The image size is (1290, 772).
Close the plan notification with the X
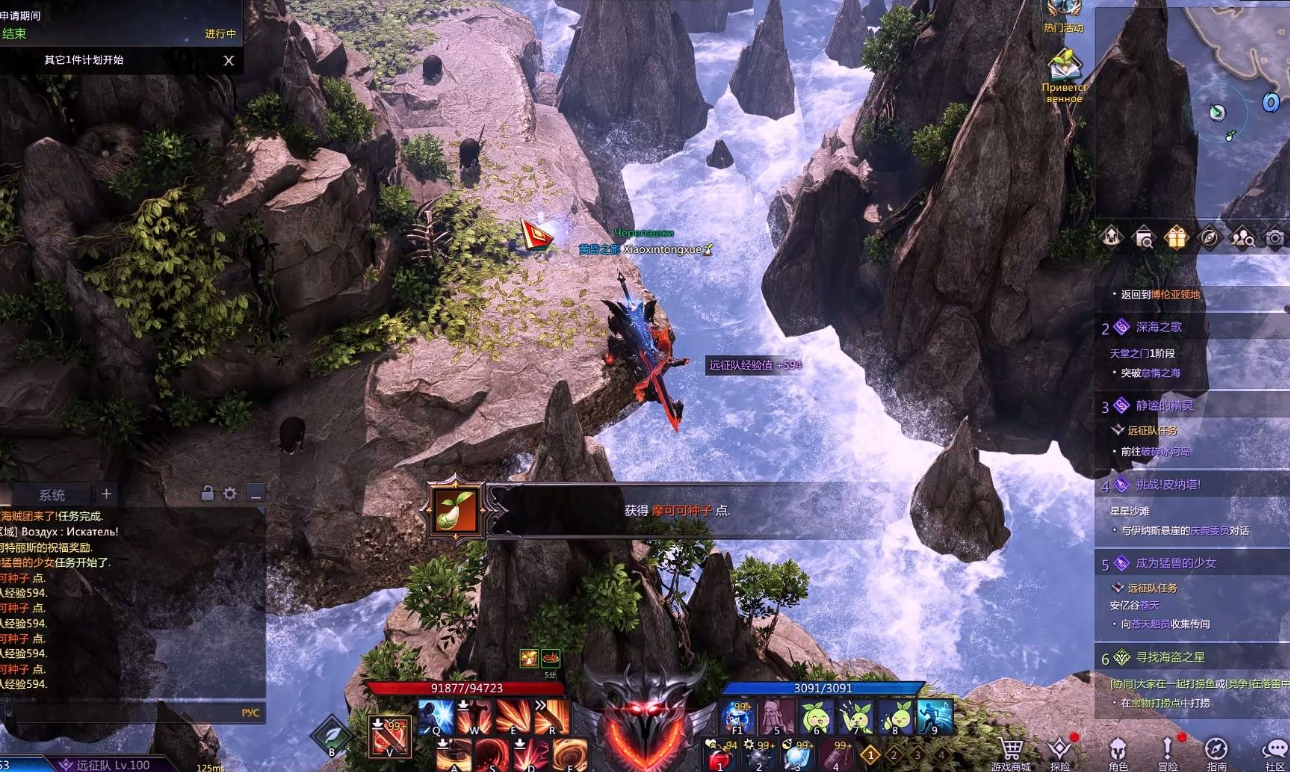click(x=229, y=60)
